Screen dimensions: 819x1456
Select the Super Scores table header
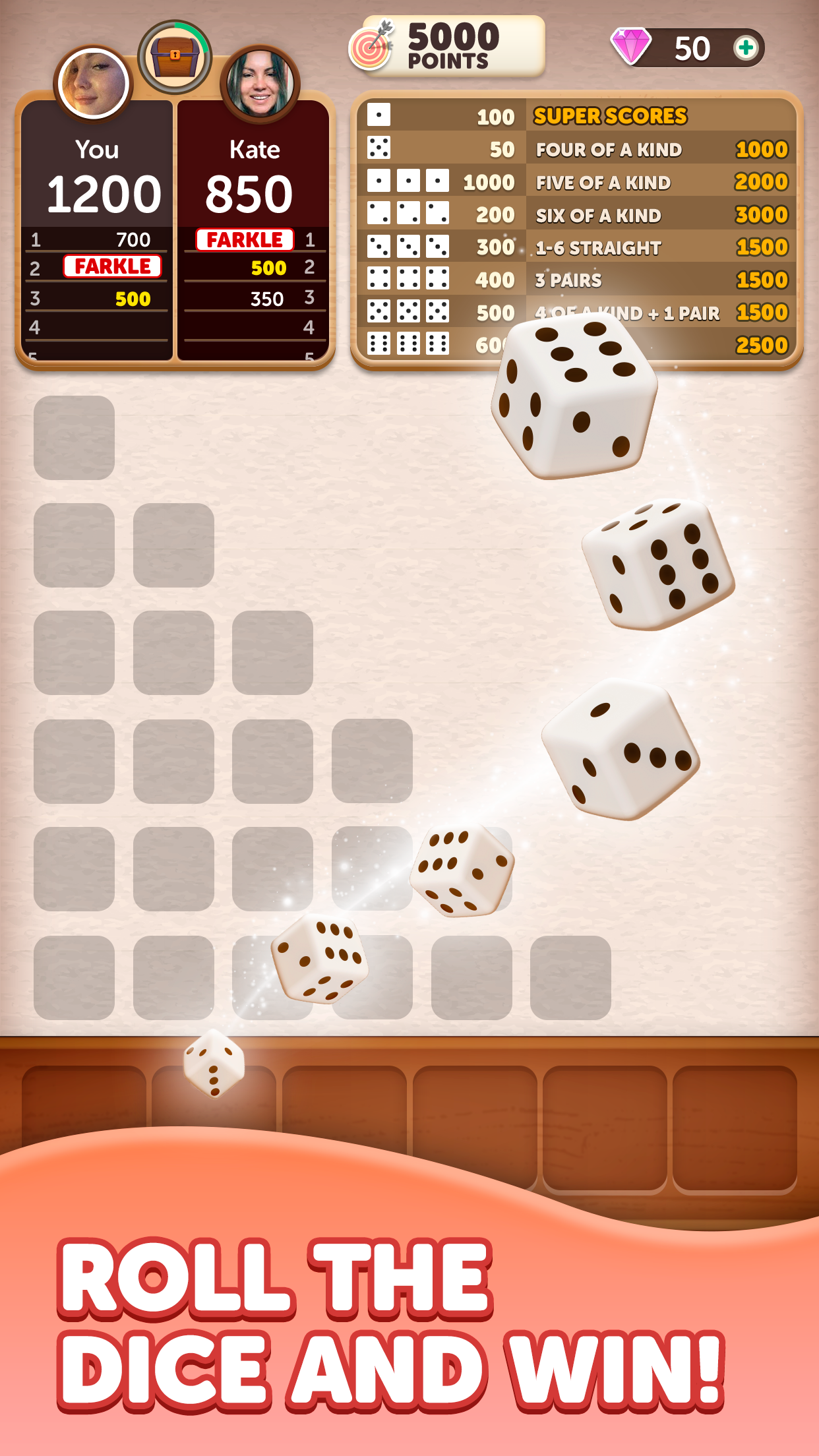tap(610, 116)
